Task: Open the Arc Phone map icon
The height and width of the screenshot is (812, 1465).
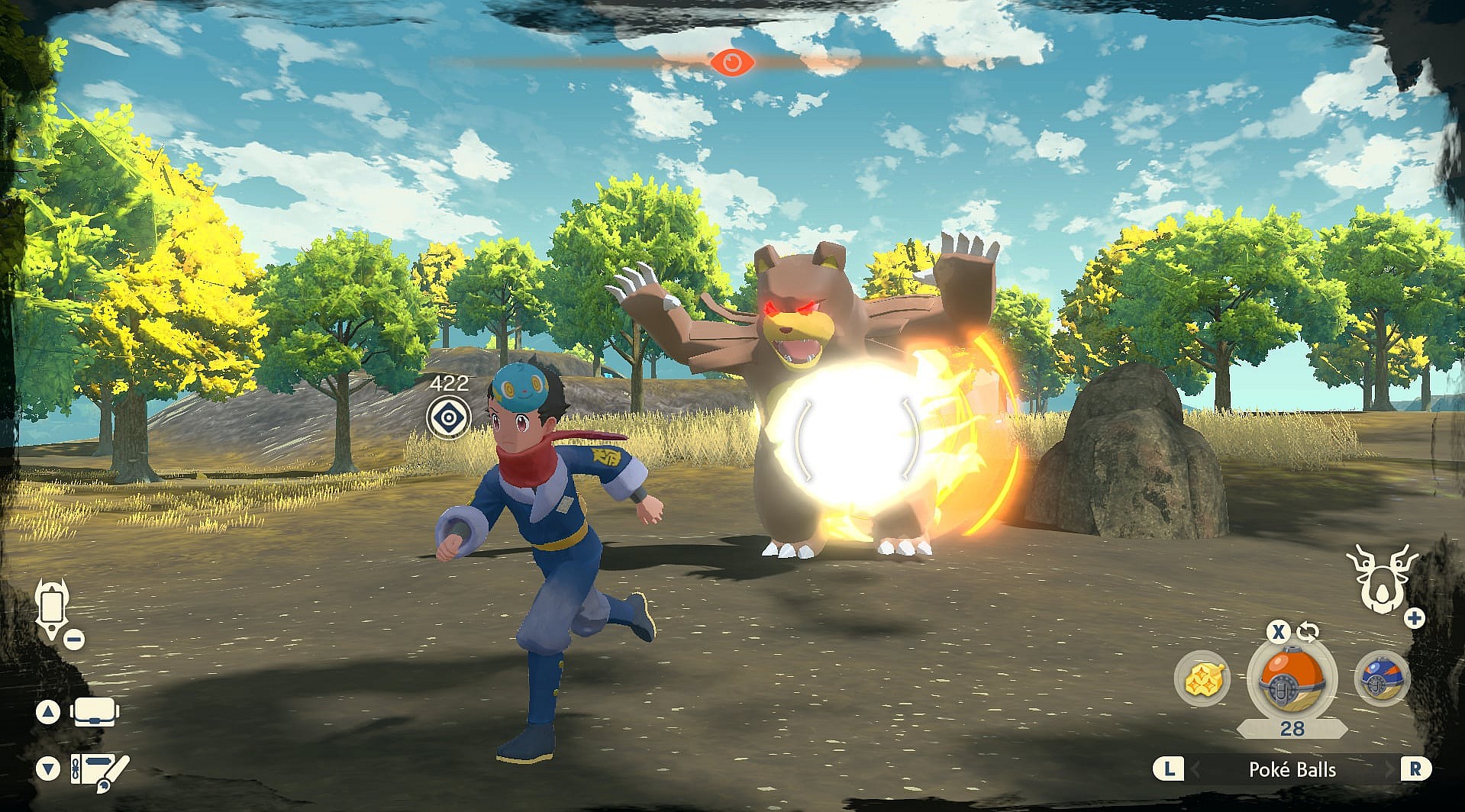Action: [52, 609]
